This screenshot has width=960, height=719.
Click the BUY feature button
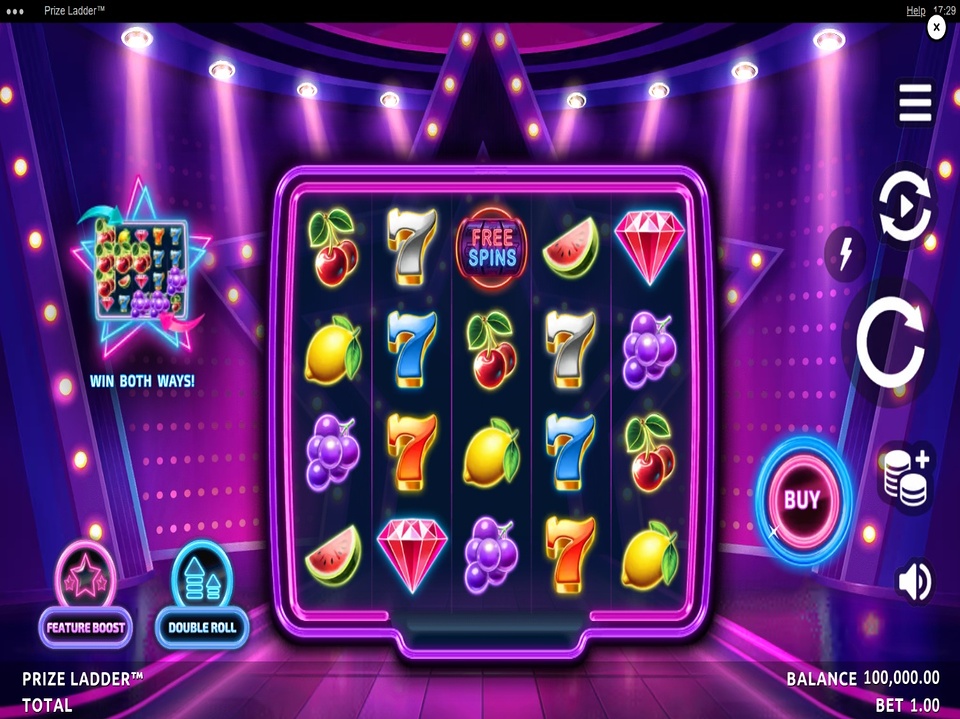tap(801, 499)
